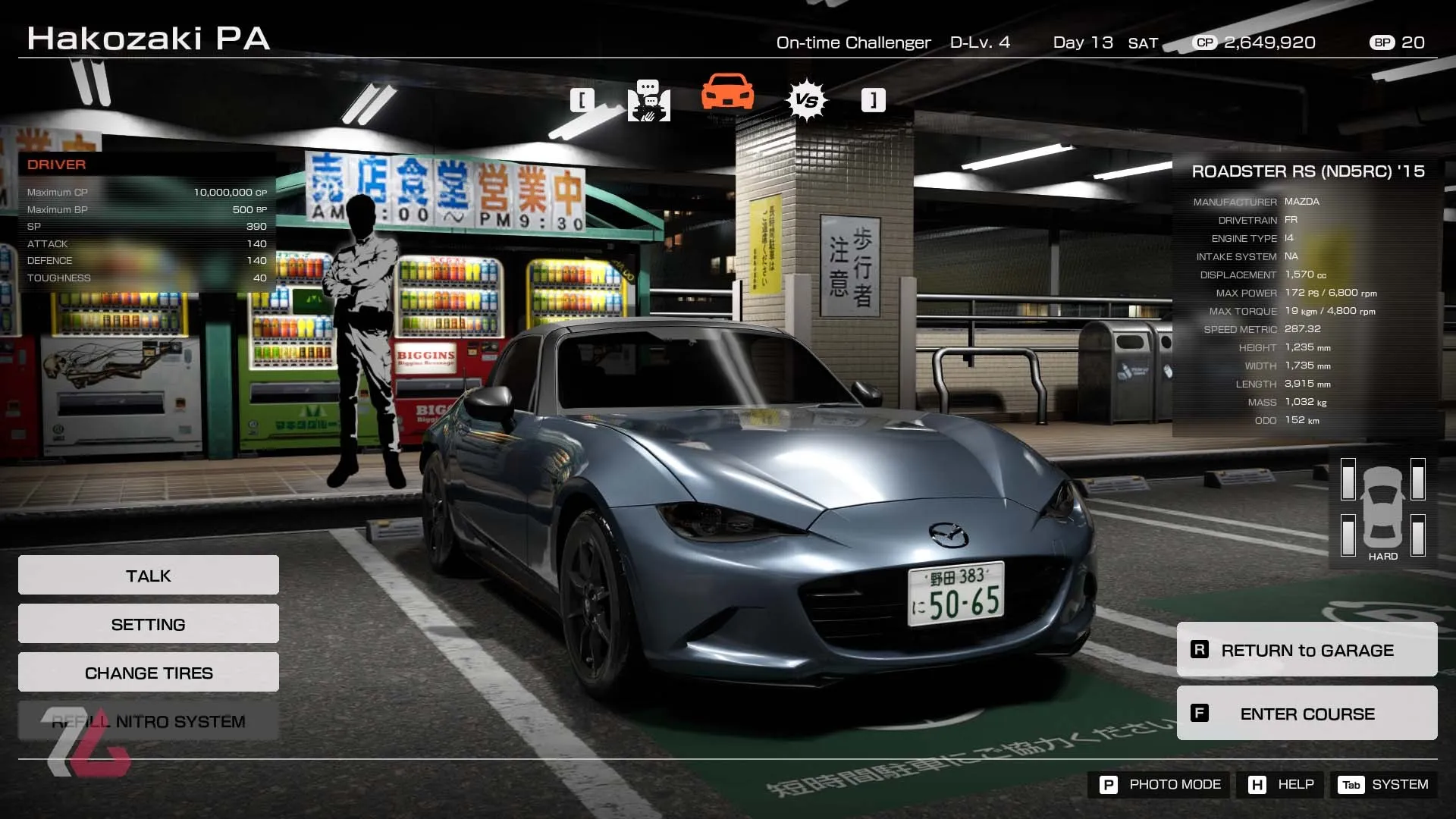Click the ROADSTER RS (ND5RC) '15 title
1456x819 pixels.
click(1307, 171)
